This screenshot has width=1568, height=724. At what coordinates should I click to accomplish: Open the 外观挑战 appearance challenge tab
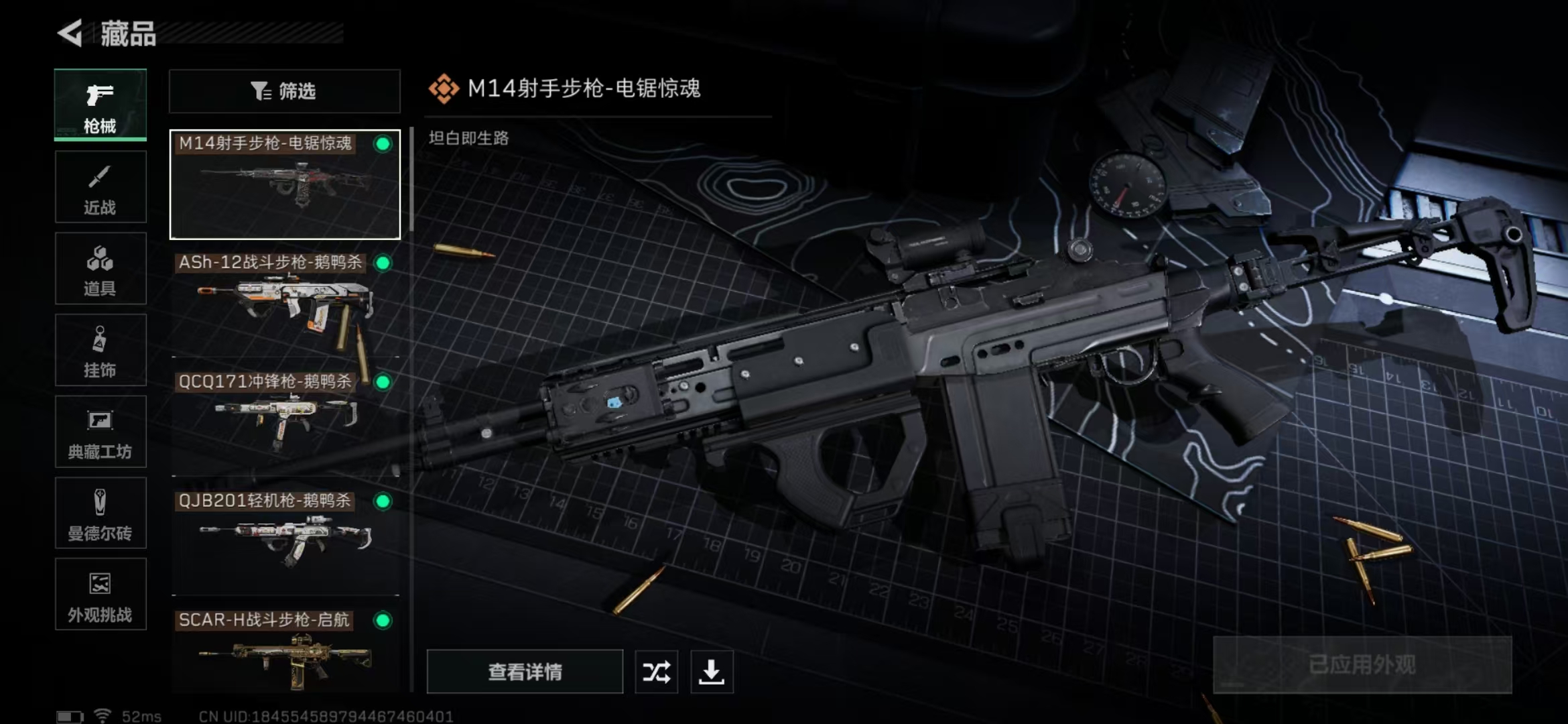point(101,595)
